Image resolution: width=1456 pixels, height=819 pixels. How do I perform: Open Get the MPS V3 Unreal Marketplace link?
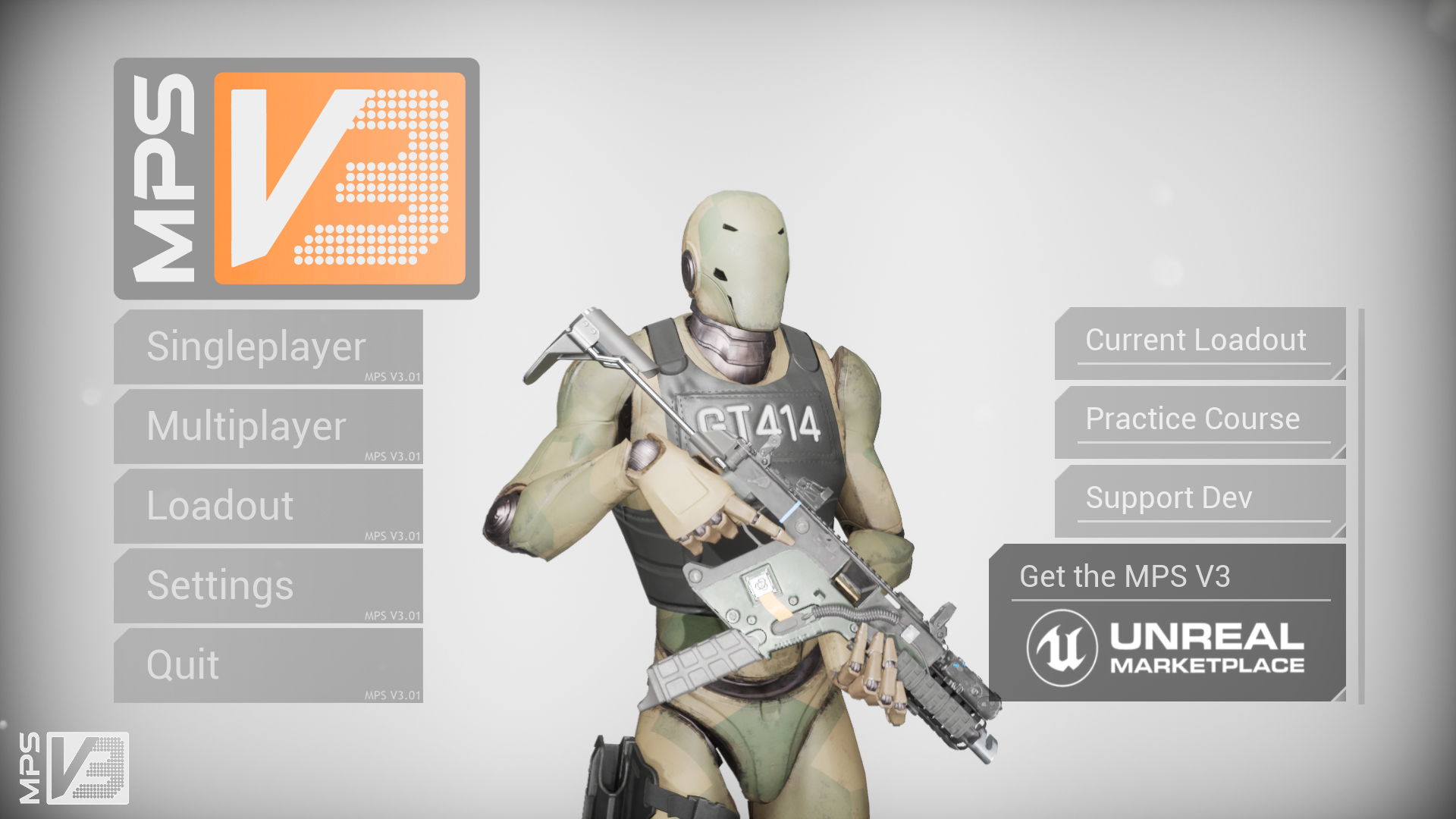pyautogui.click(x=1167, y=623)
